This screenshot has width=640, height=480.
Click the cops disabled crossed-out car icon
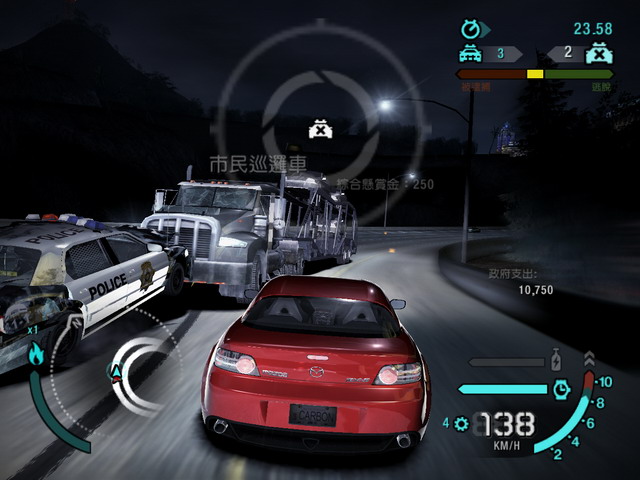pos(599,53)
